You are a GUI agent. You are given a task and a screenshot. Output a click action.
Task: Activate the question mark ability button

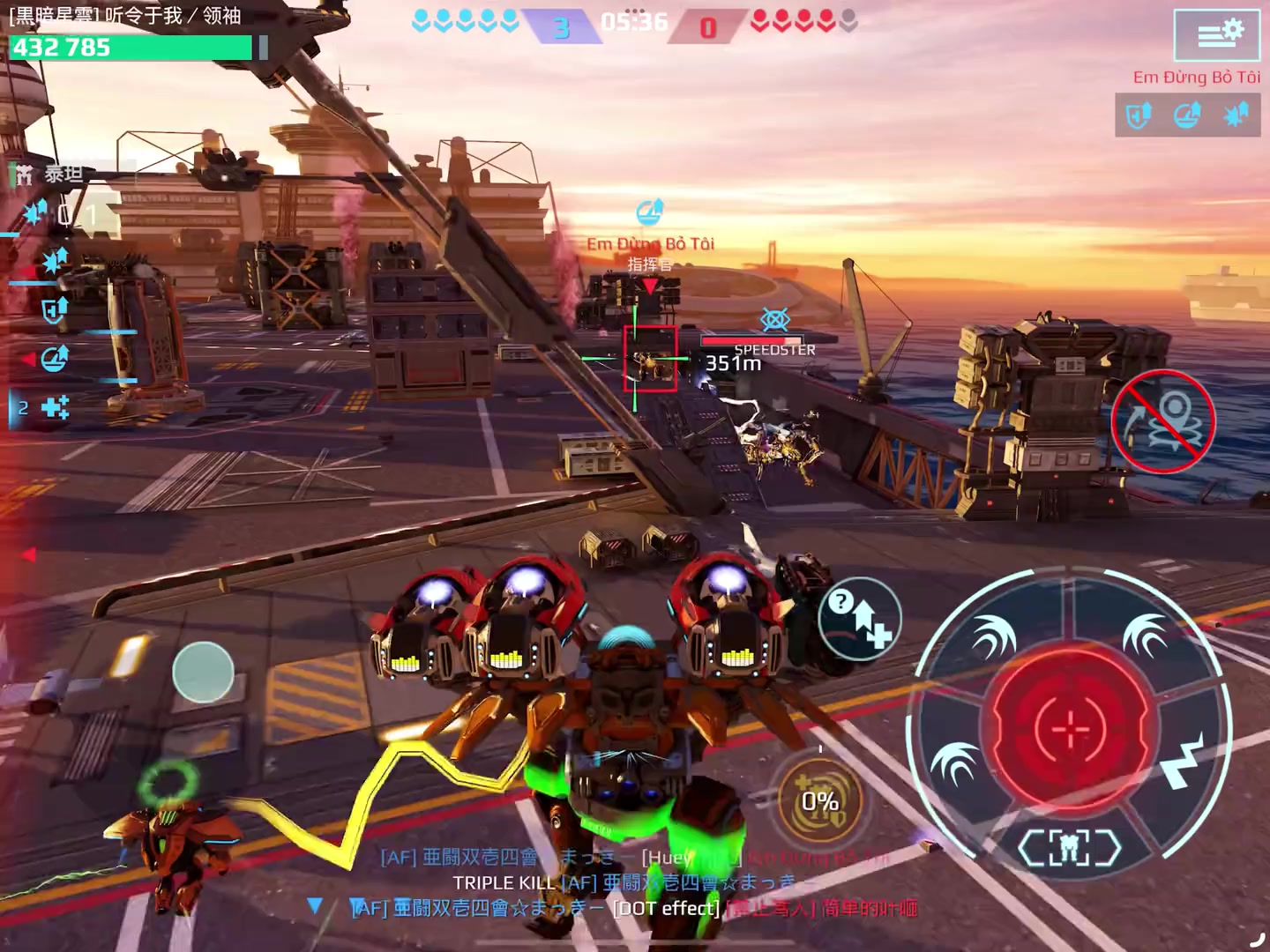click(859, 619)
